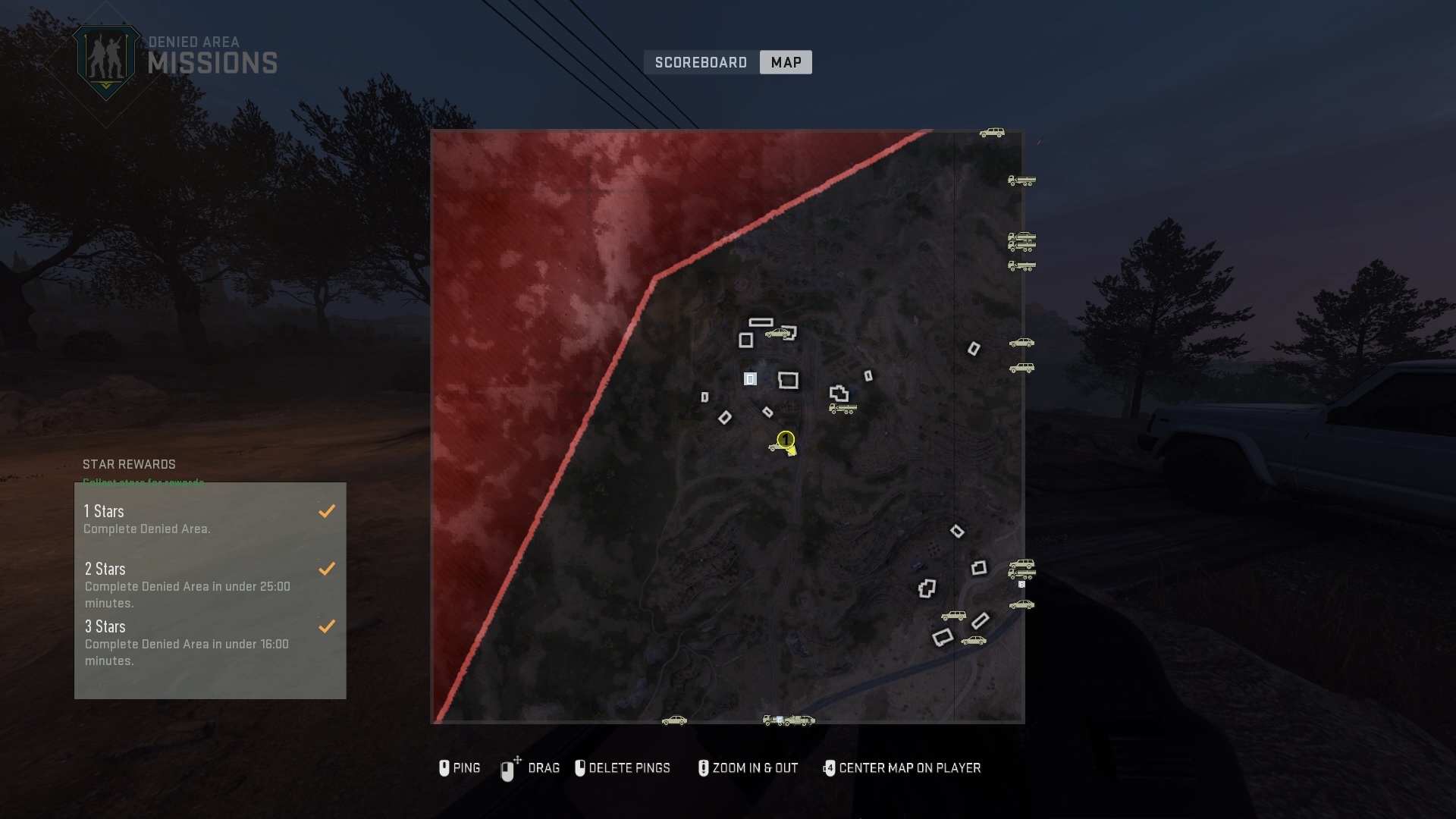Click the B buy station marker on the map
Image resolution: width=1456 pixels, height=819 pixels.
[x=1021, y=585]
